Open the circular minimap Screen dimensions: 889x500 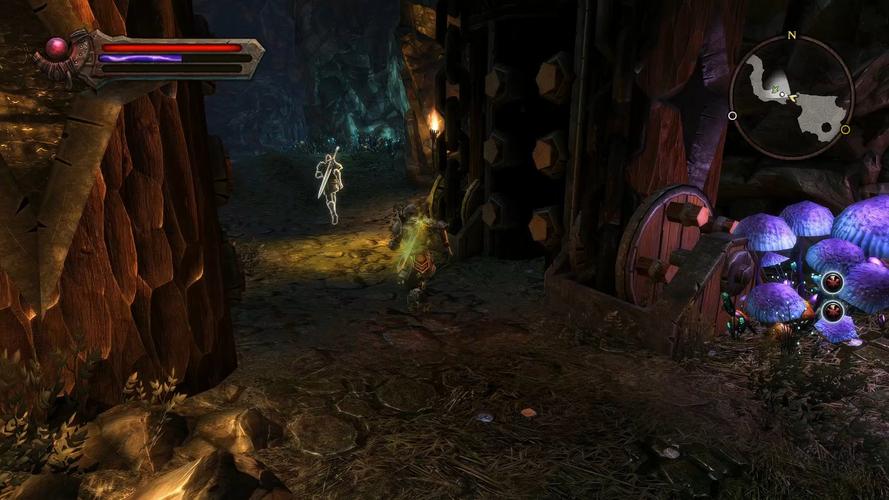[x=790, y=97]
